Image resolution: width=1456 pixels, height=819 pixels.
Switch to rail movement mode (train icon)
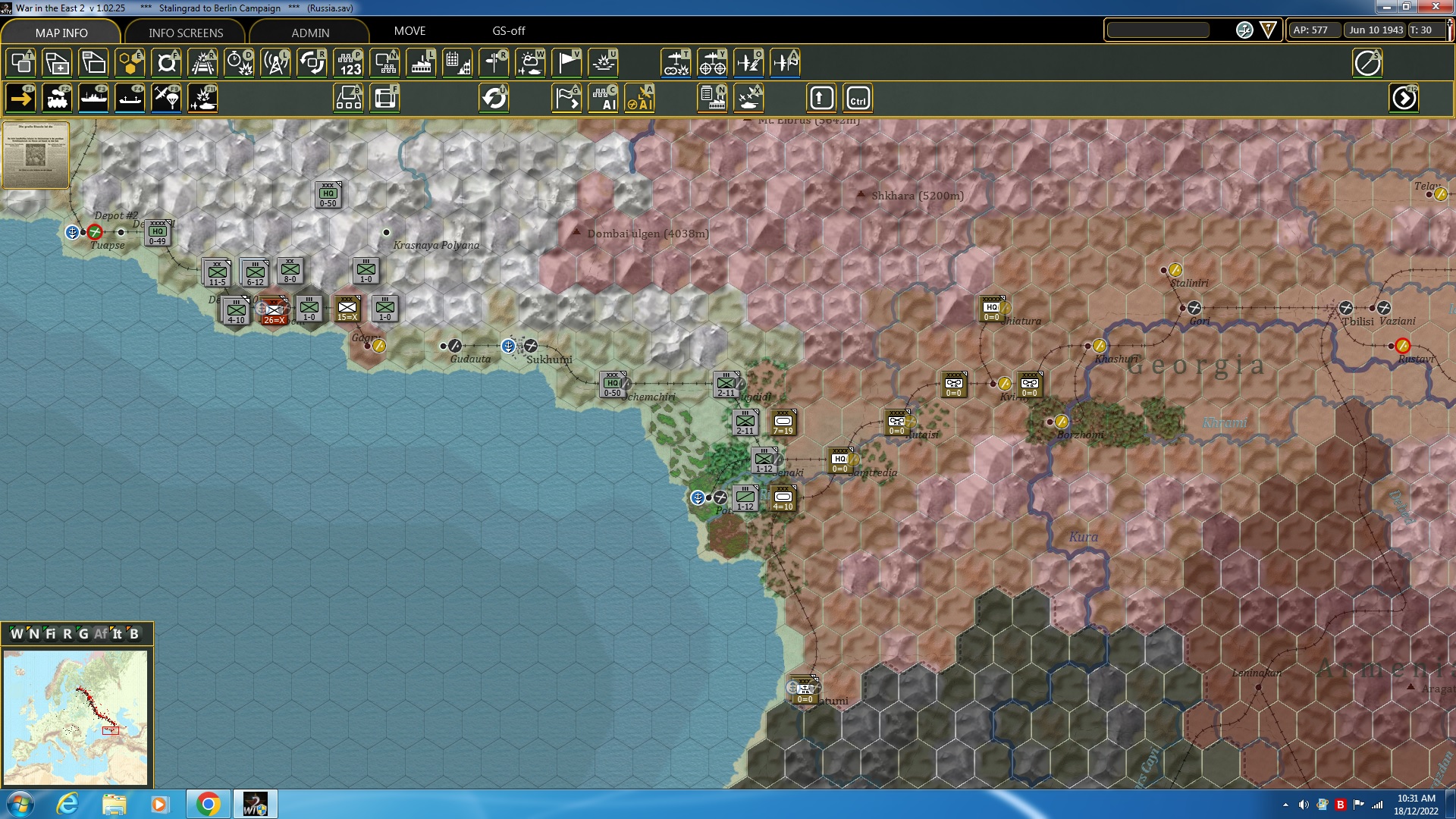click(57, 98)
